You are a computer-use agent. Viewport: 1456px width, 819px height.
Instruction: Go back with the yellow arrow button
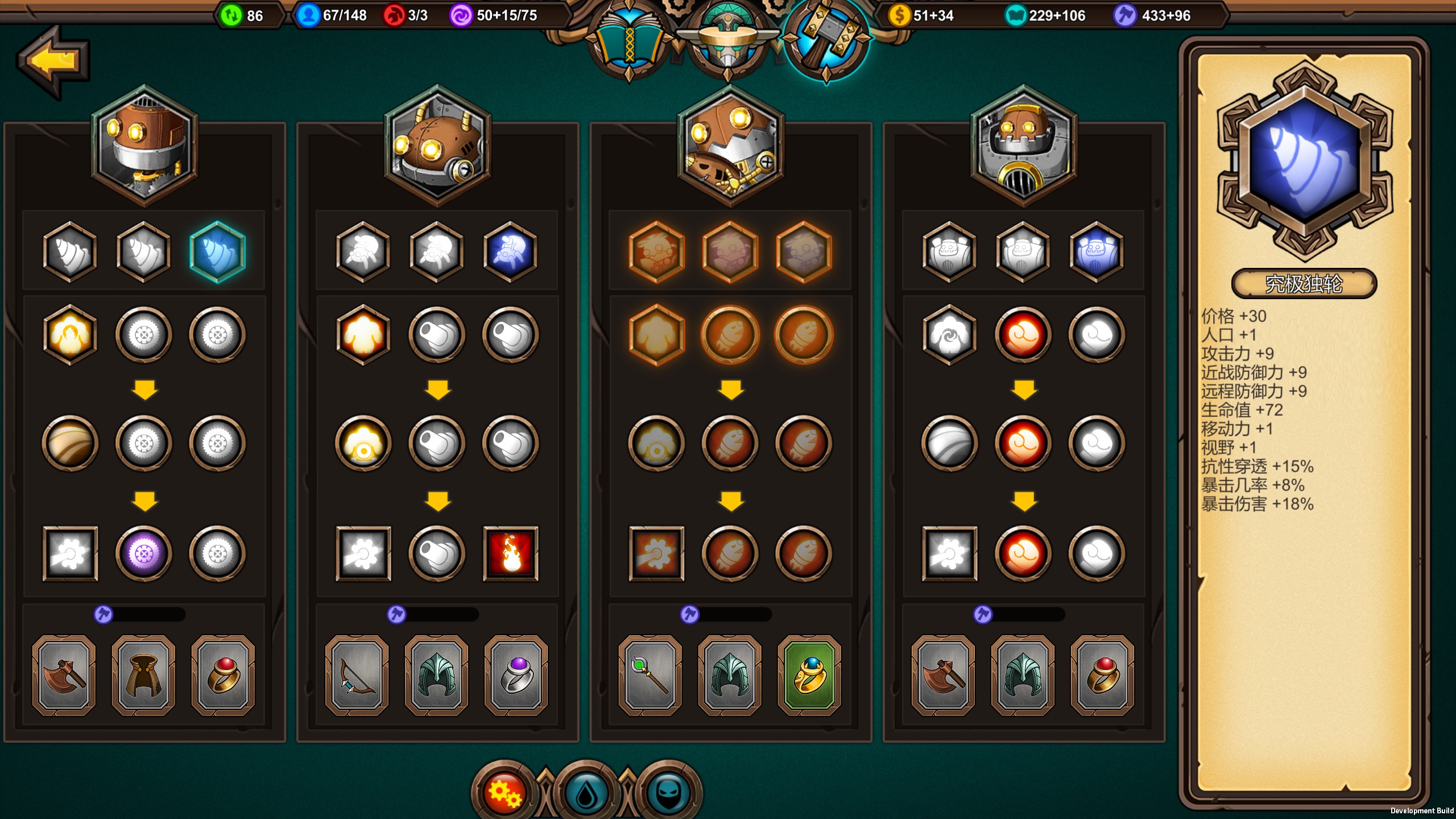click(x=54, y=60)
